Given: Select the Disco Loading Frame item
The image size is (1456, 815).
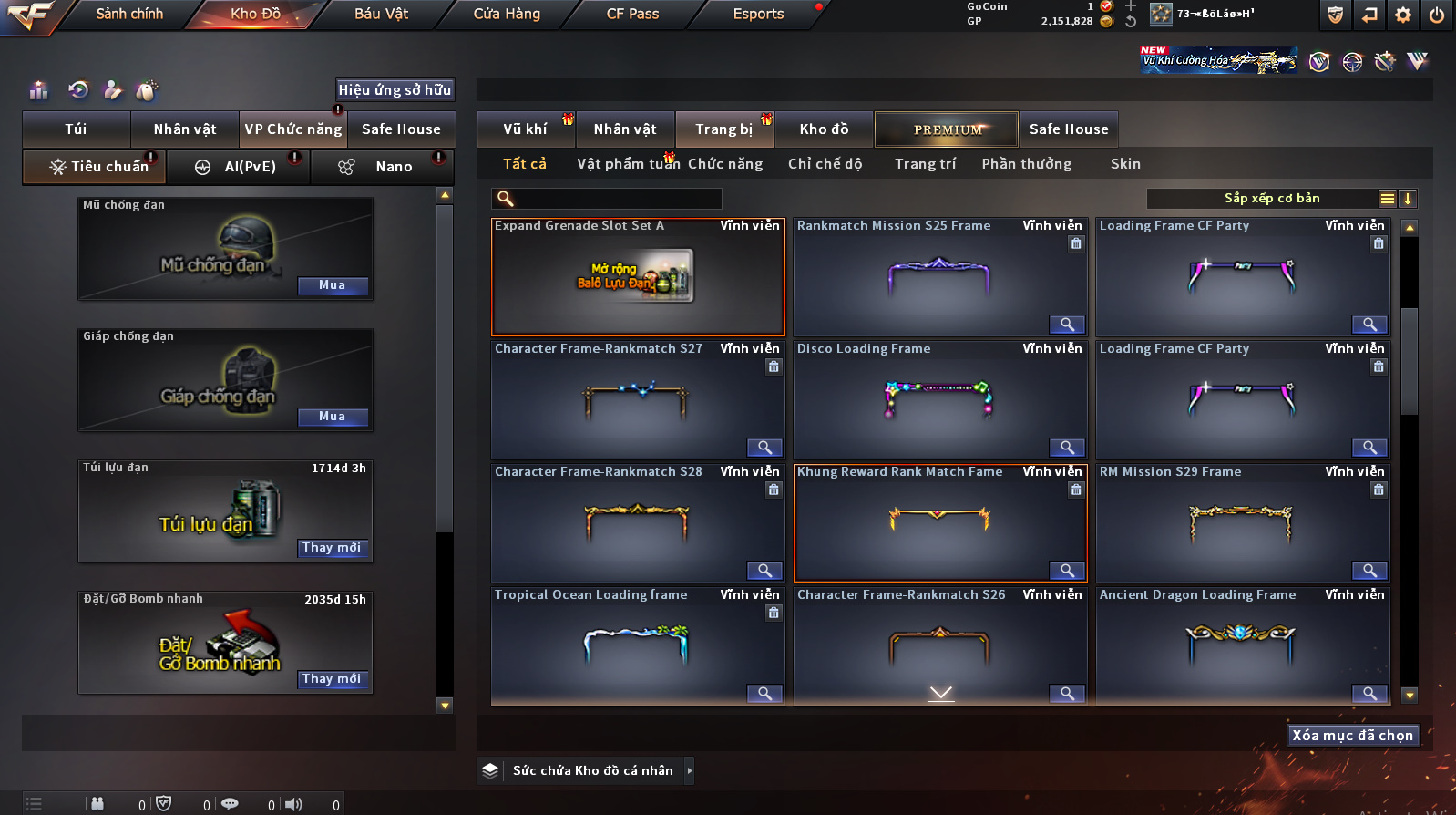Looking at the screenshot, I should pyautogui.click(x=938, y=399).
